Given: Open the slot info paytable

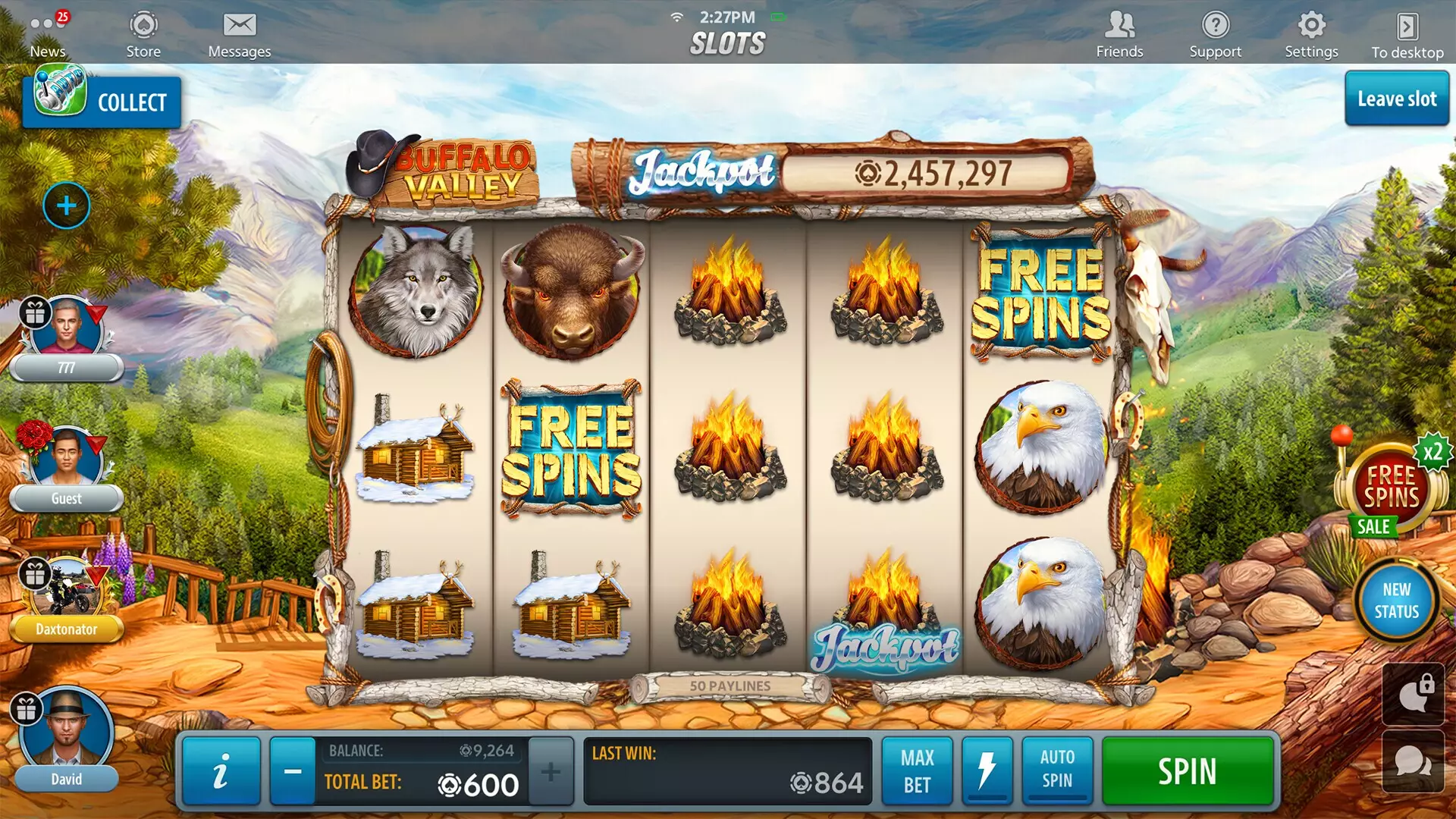Looking at the screenshot, I should tap(221, 771).
